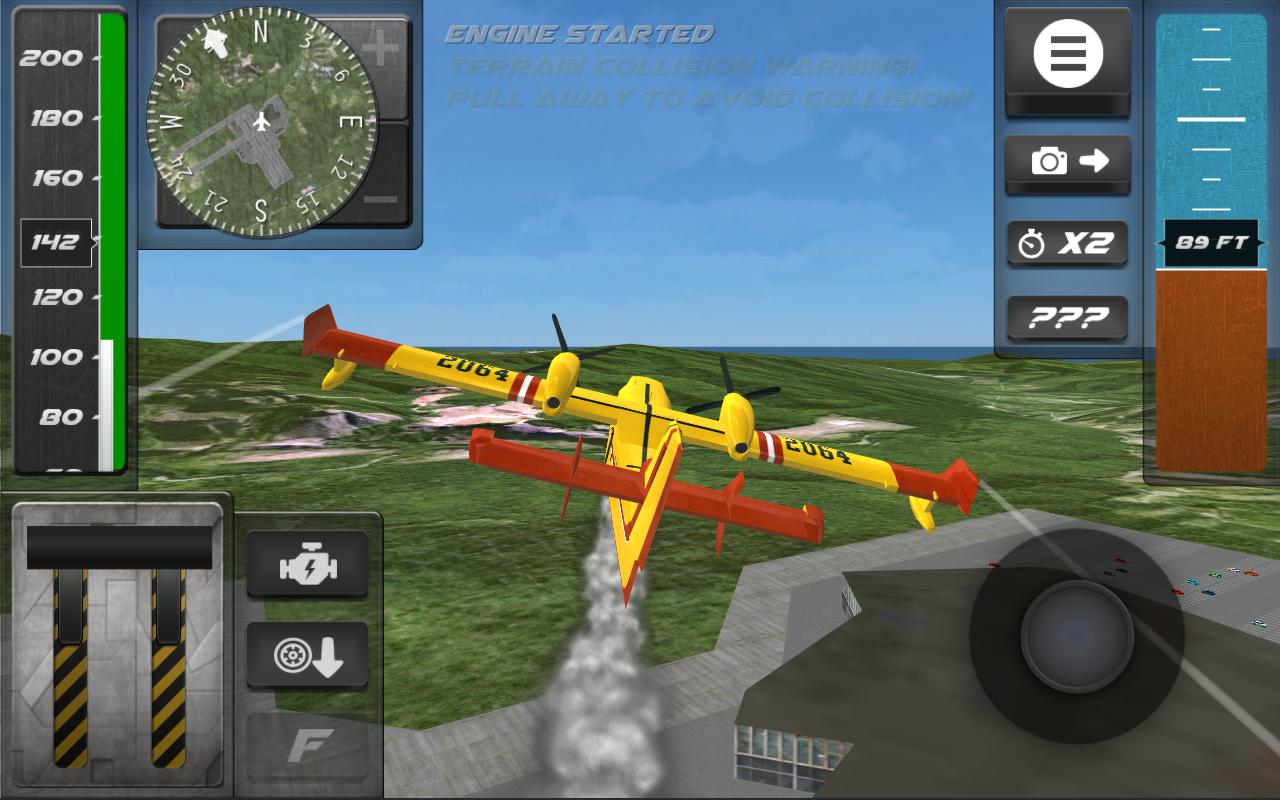Open the hamburger menu

coord(1067,54)
